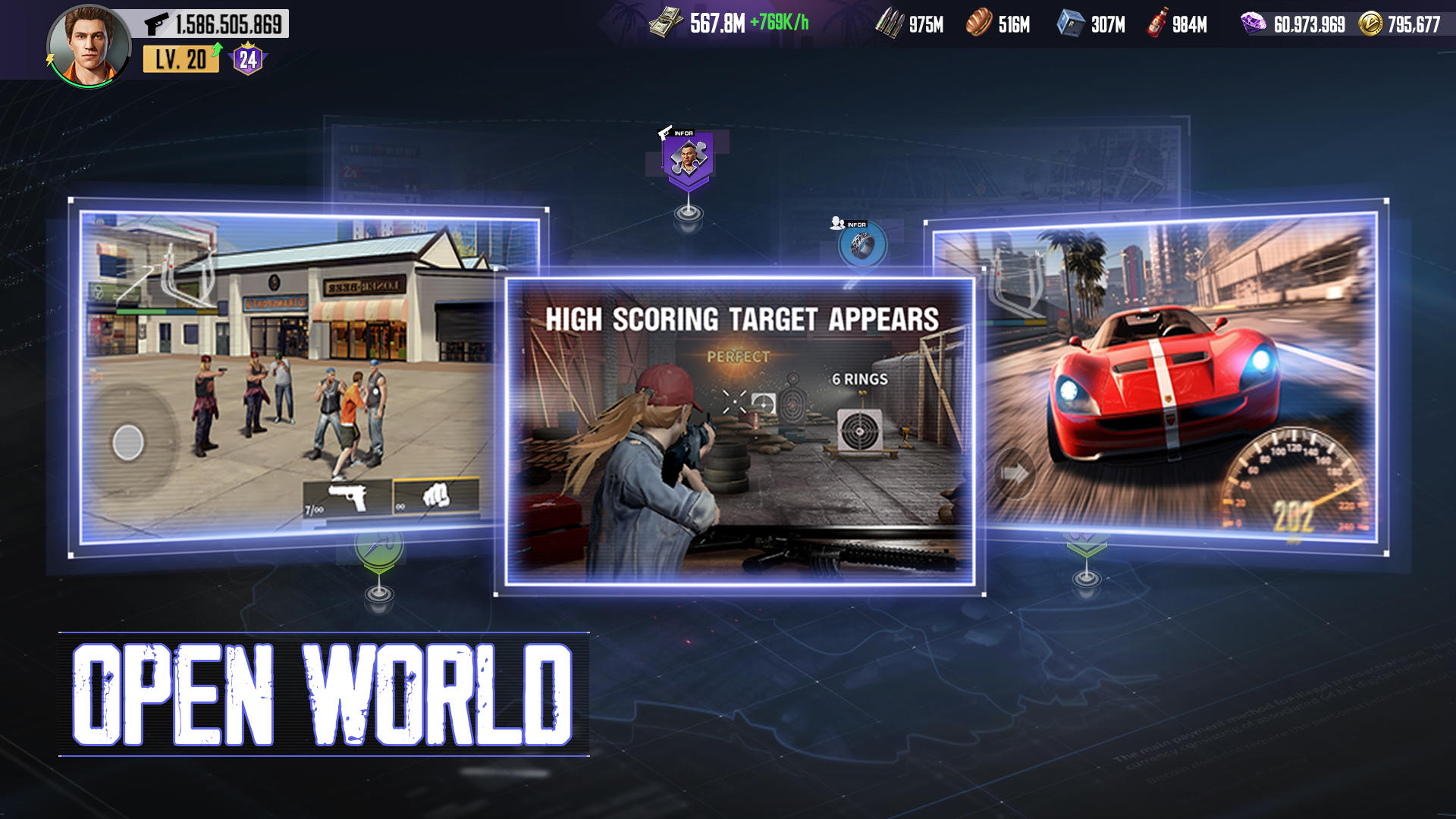
Task: Select the bullets ammo resource icon
Action: [x=890, y=24]
